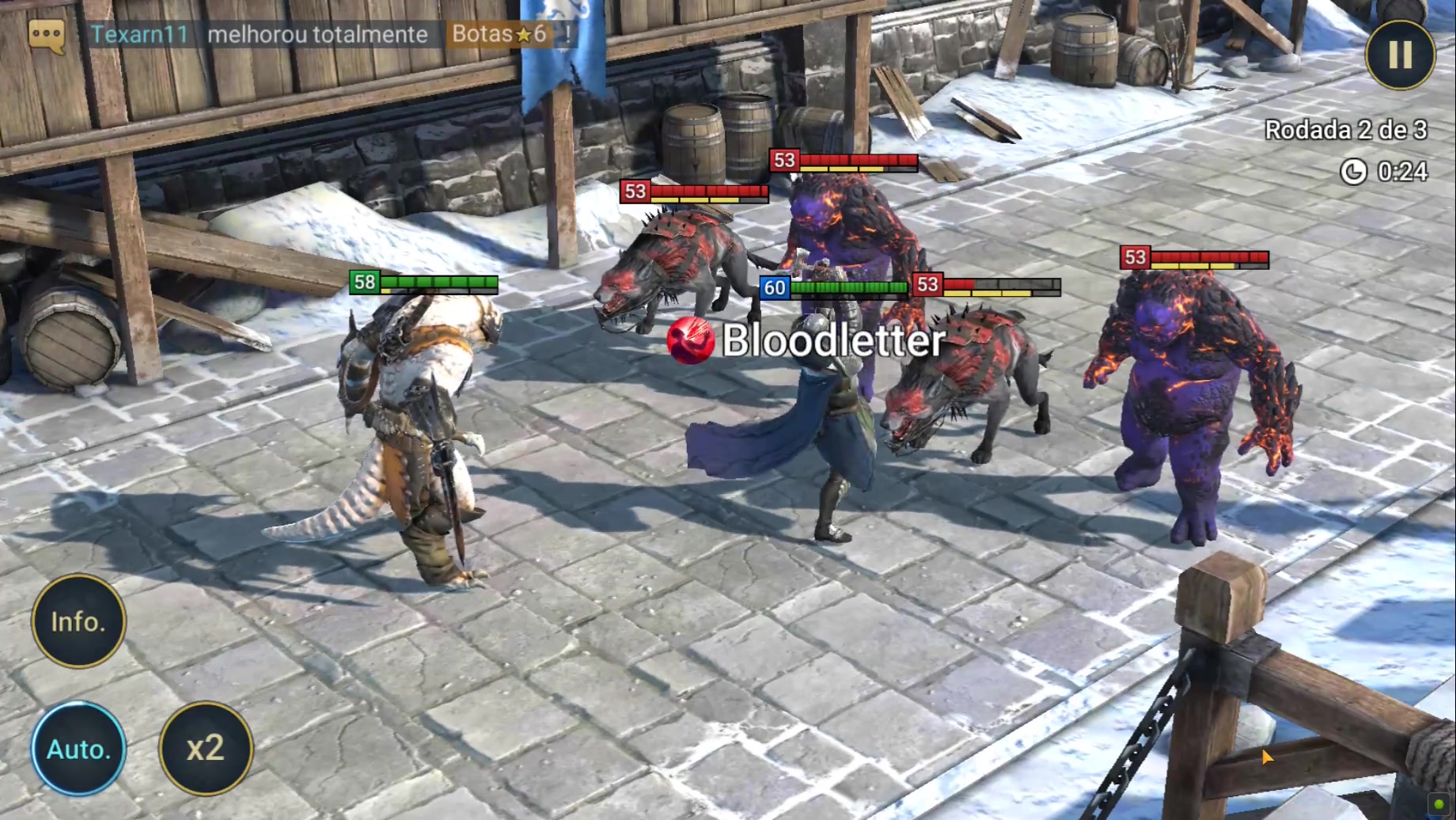
Task: Toggle Auto battle mode
Action: [78, 748]
